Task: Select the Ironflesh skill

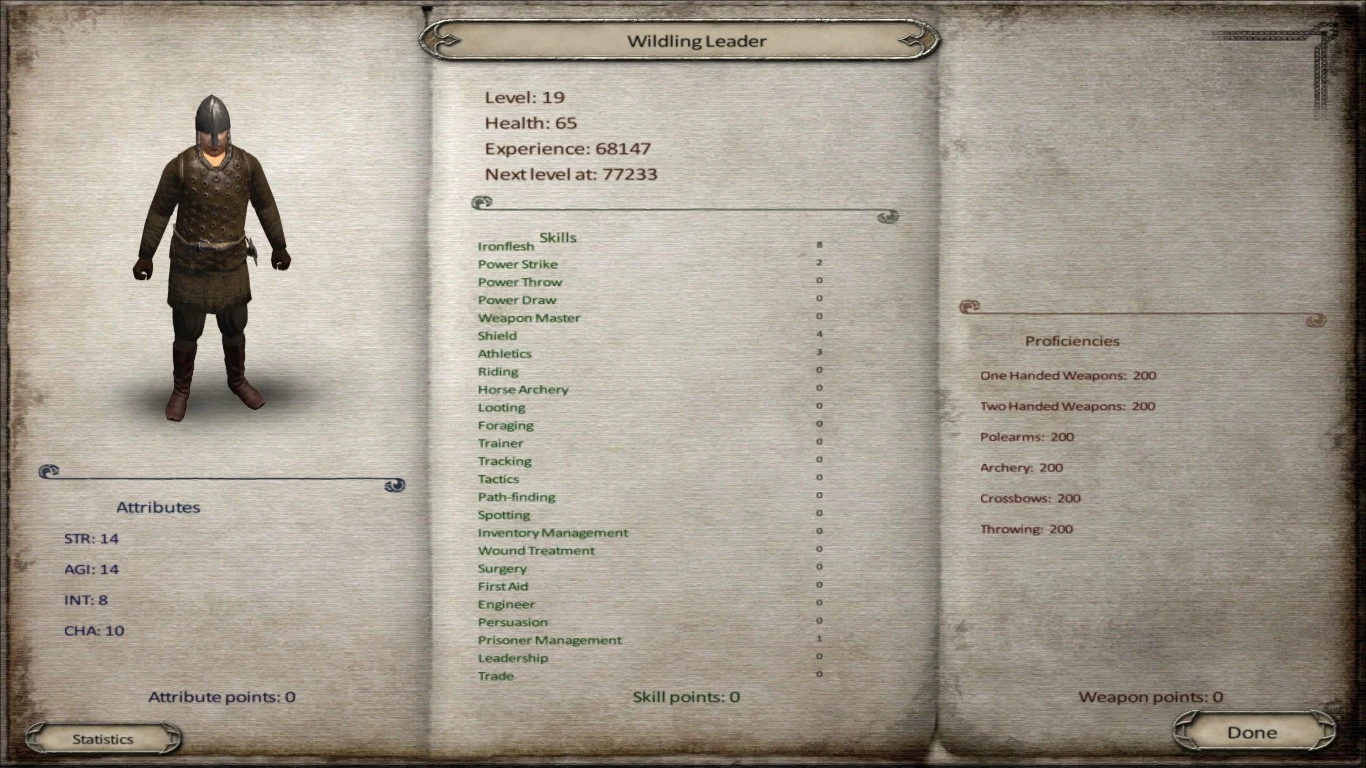Action: 506,245
